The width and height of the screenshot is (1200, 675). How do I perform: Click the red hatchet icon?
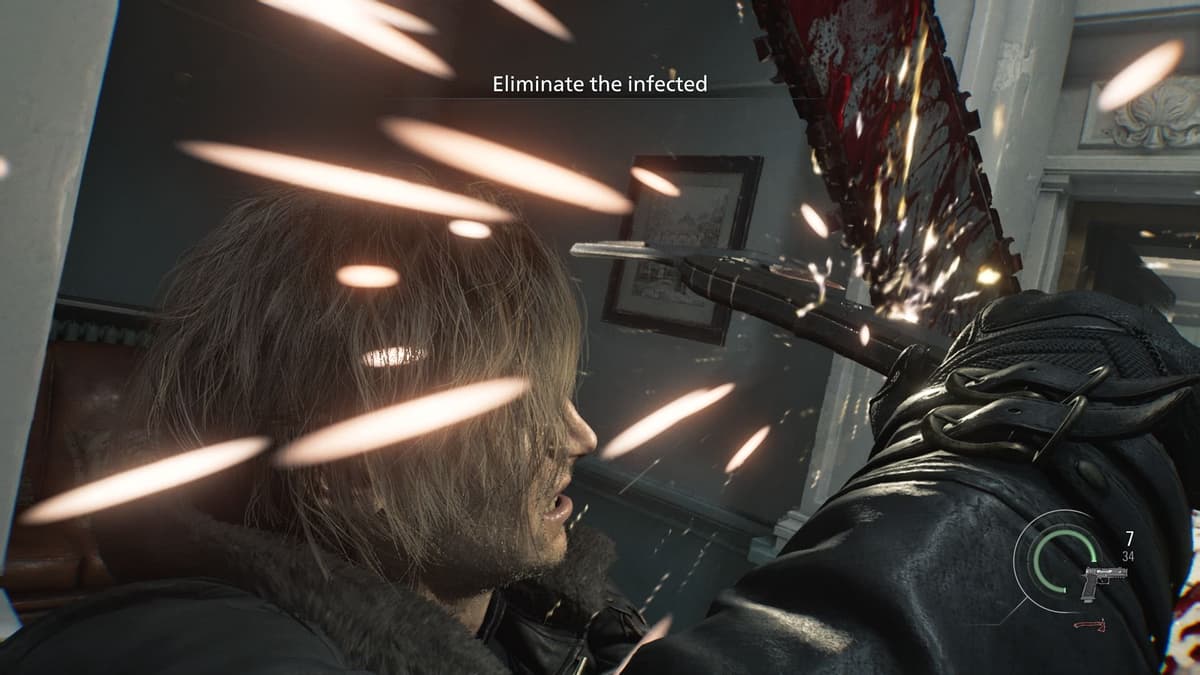point(1087,626)
